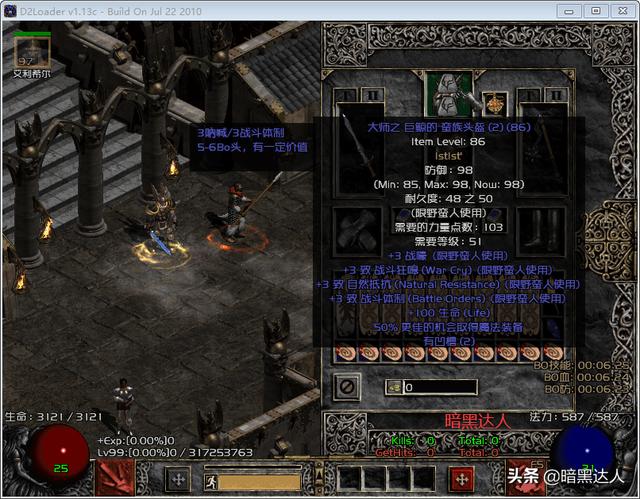
Task: Click the inventory gold amount button
Action: [x=394, y=387]
